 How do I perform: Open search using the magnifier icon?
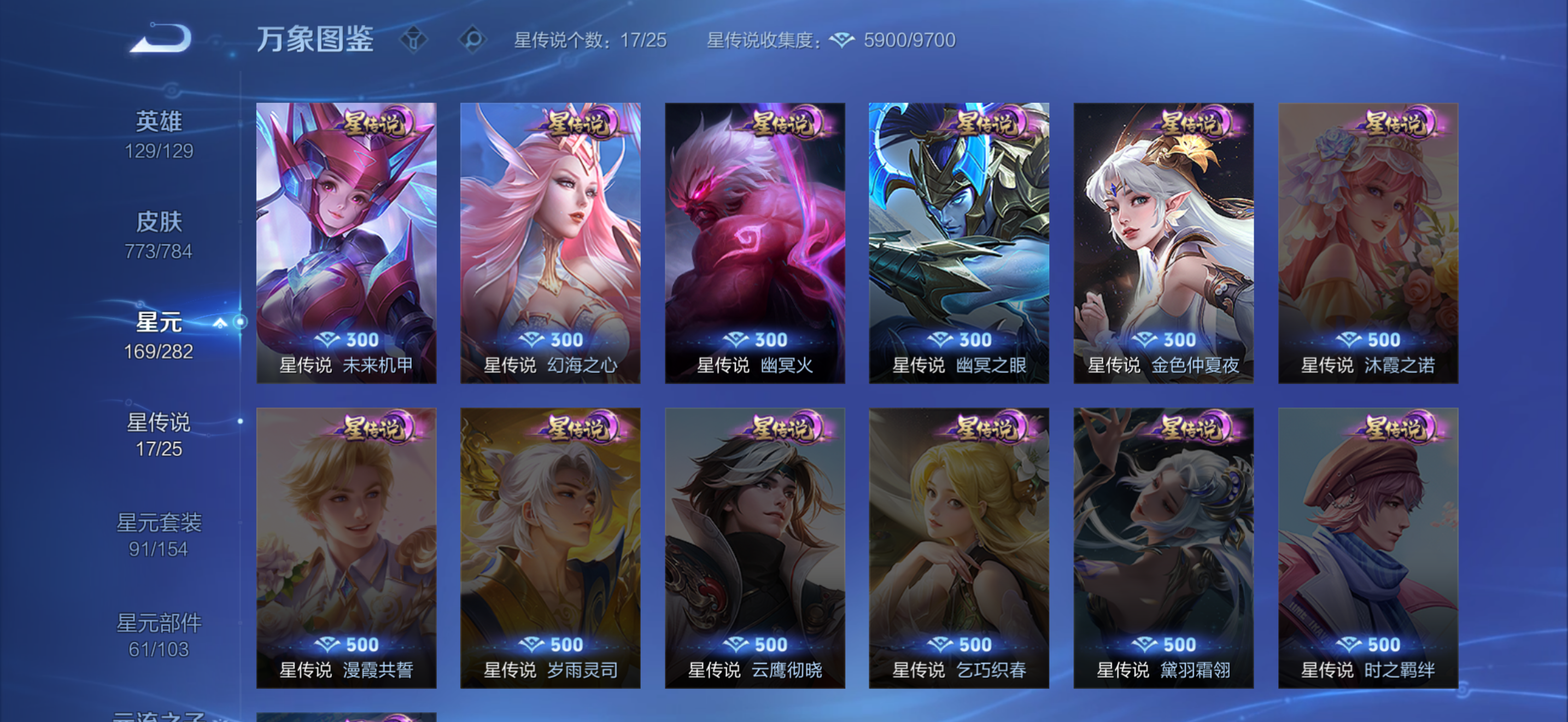[473, 39]
